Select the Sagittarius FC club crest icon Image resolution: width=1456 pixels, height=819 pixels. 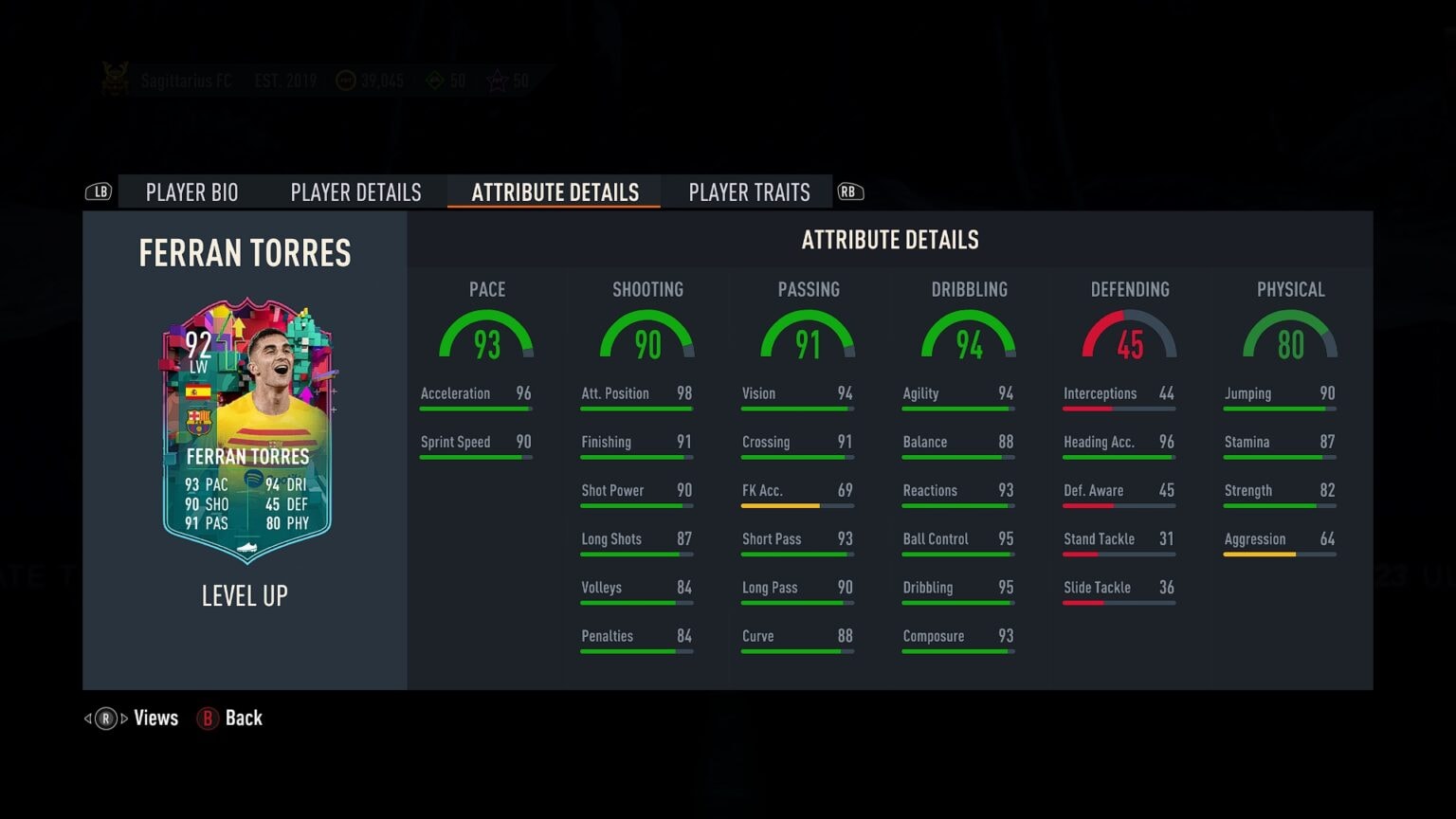click(114, 81)
